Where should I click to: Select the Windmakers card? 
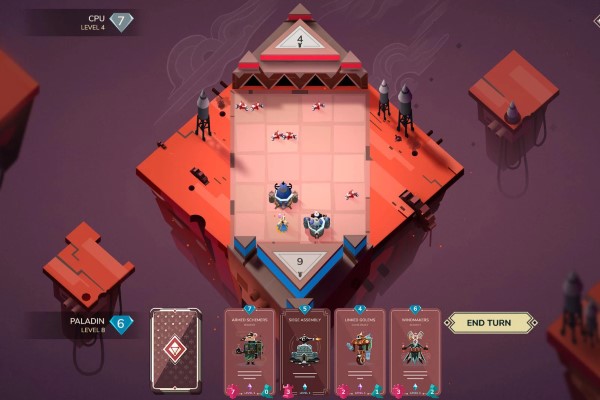point(414,350)
